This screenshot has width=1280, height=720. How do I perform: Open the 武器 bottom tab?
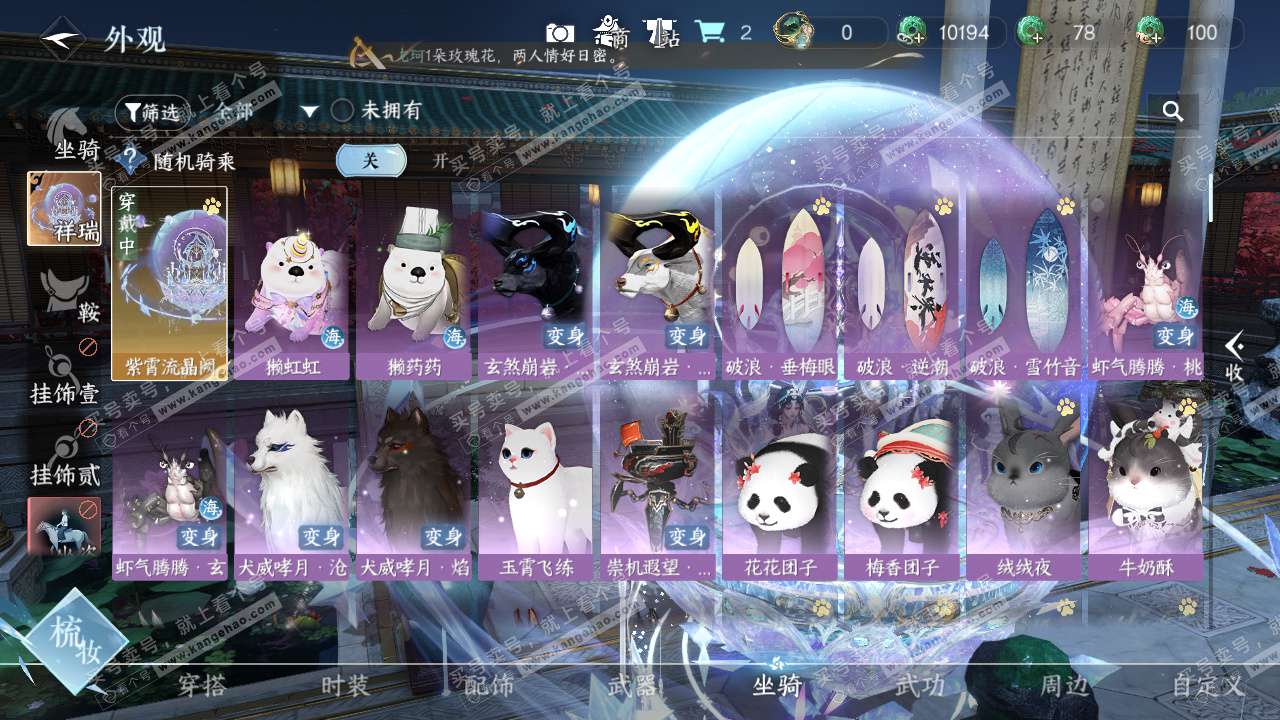(x=632, y=686)
